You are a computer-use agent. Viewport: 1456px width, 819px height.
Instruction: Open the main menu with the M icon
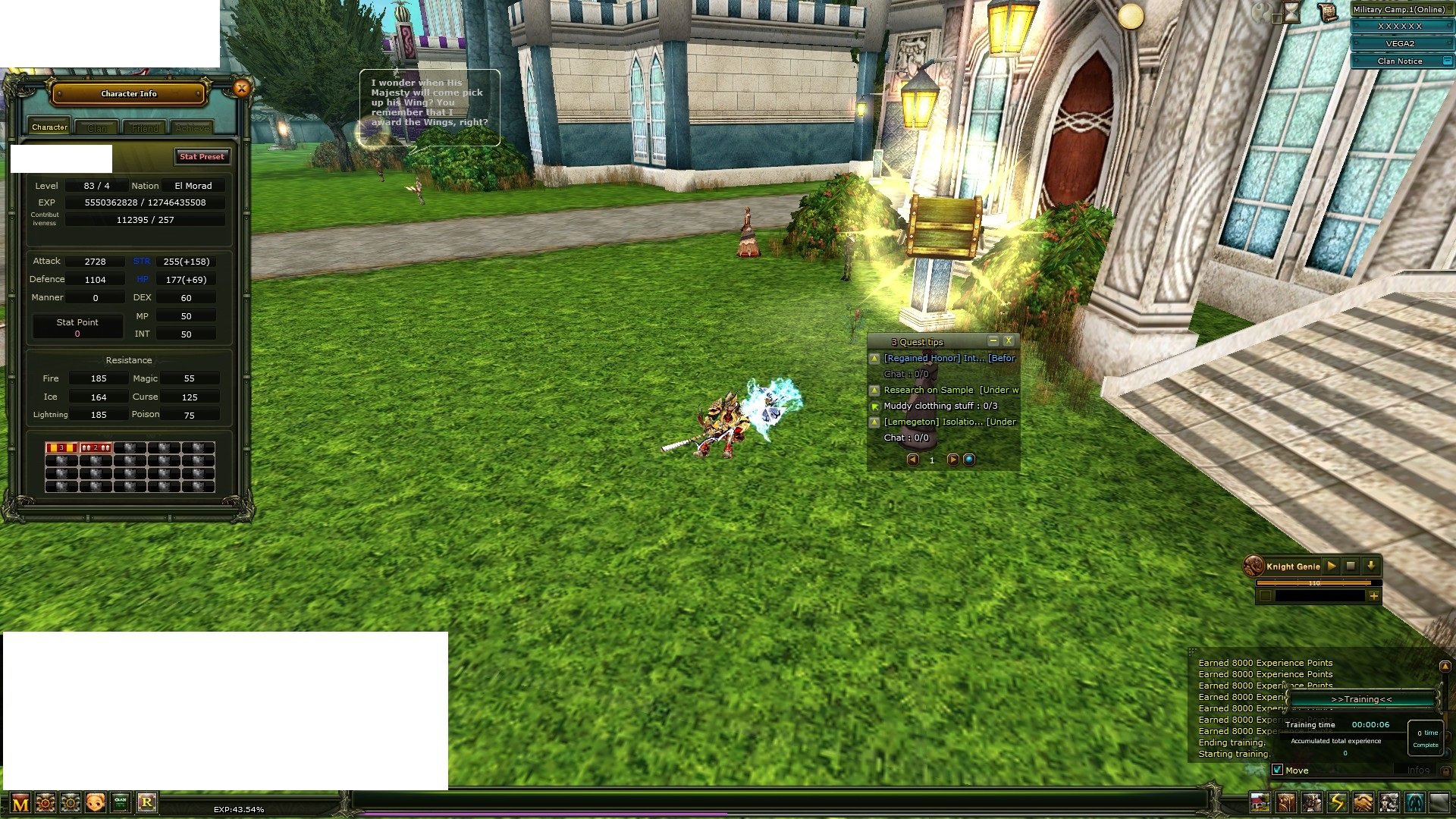20,802
